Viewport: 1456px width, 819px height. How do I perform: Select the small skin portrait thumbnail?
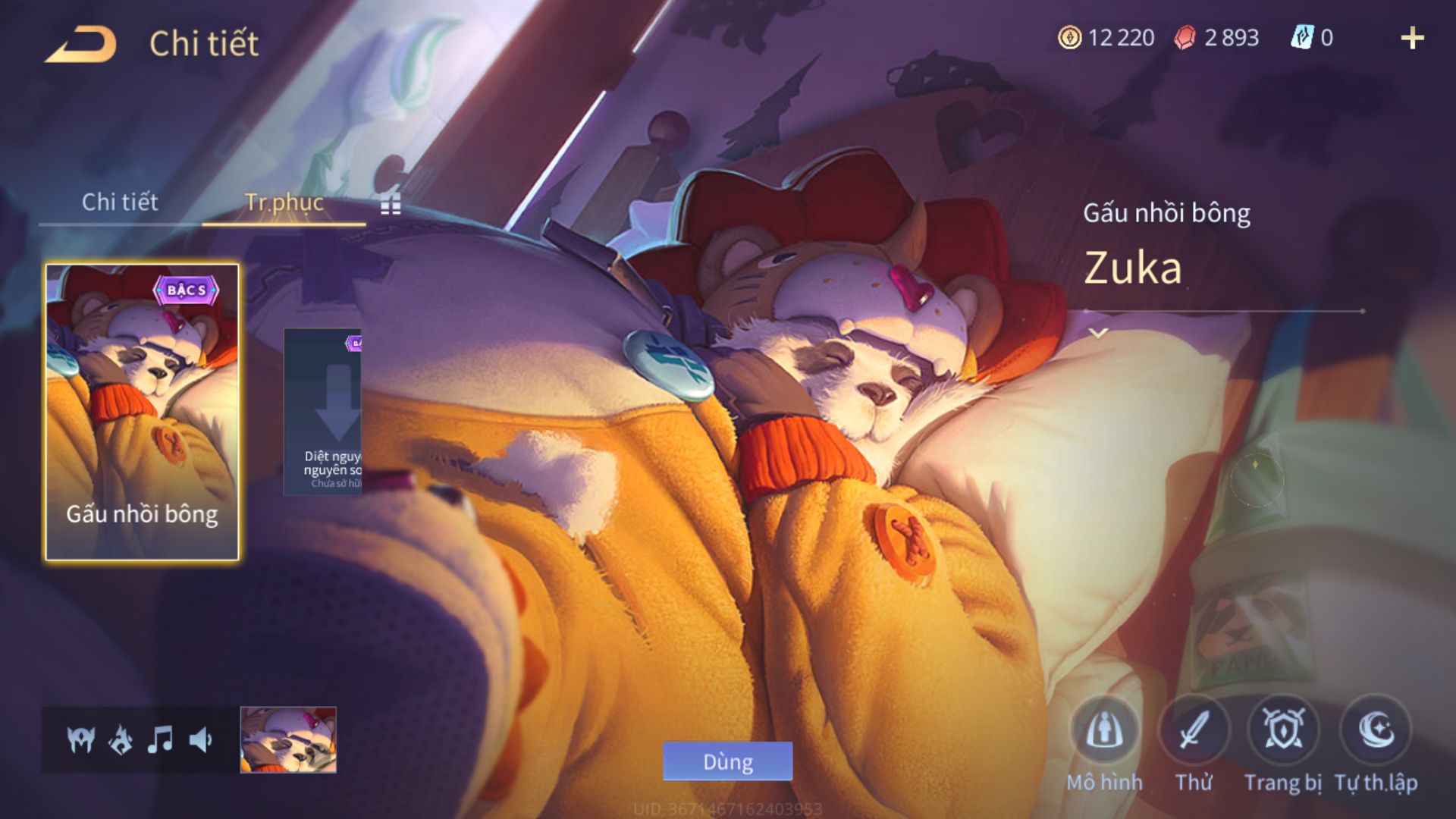(288, 739)
